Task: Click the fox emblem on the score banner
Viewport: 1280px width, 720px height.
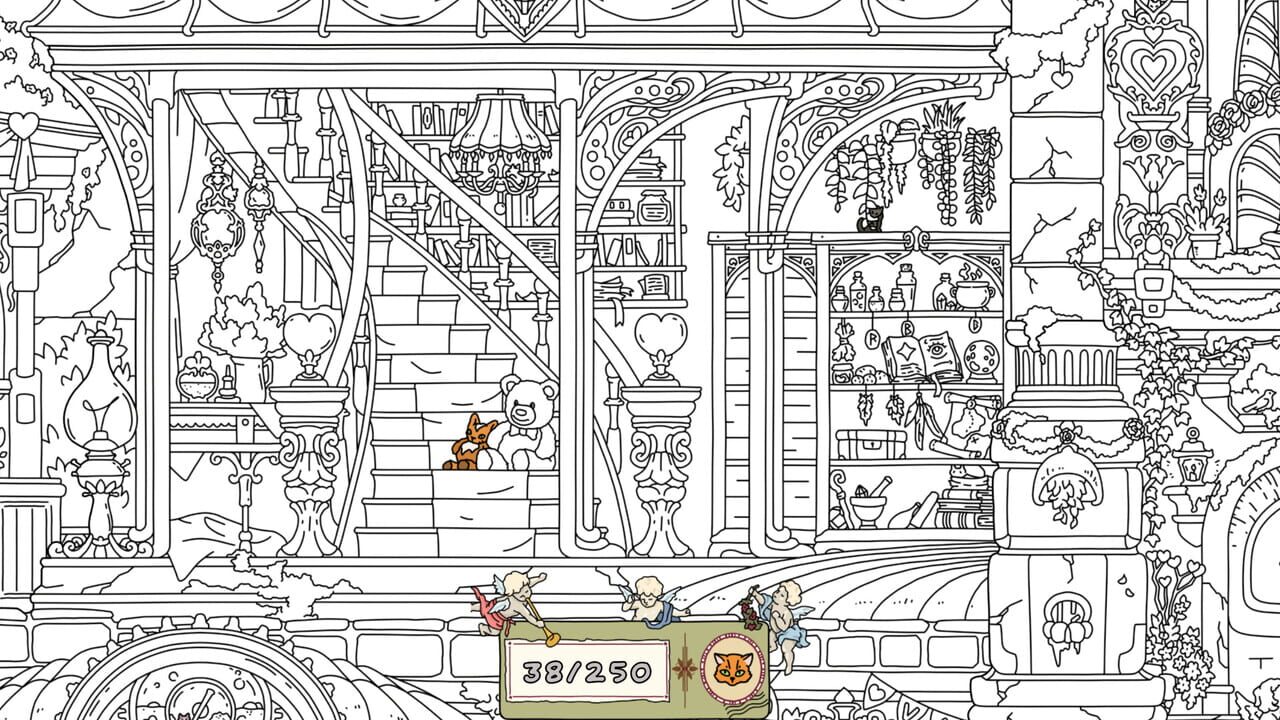Action: [x=734, y=667]
